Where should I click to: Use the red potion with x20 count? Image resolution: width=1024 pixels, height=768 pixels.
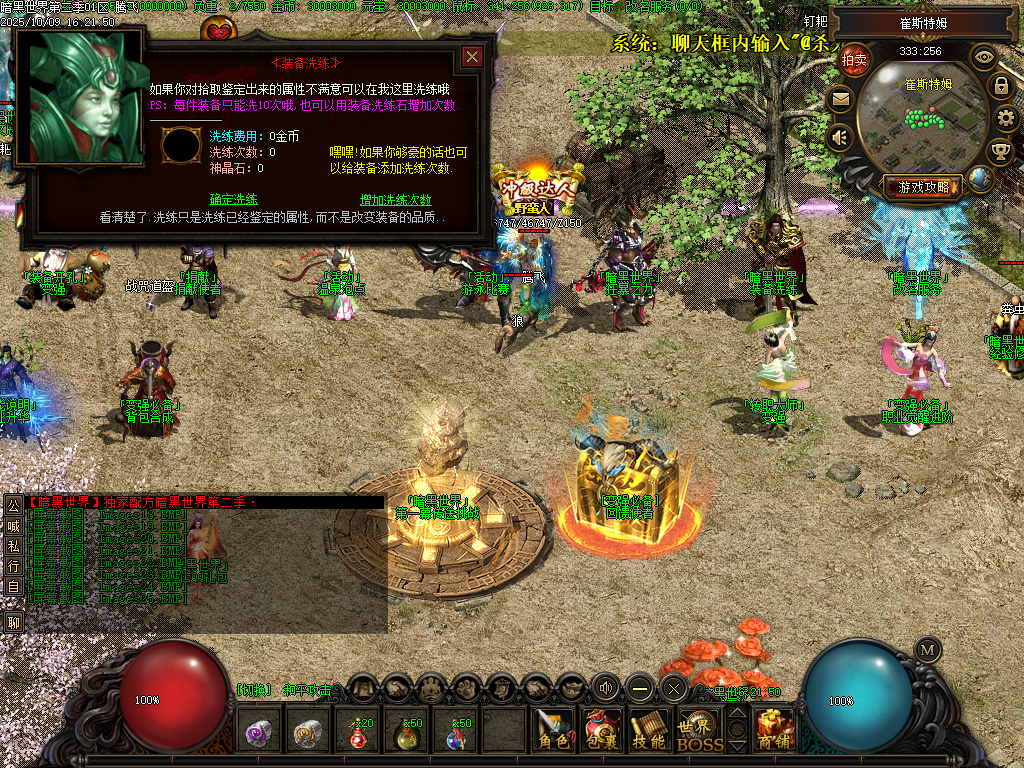pyautogui.click(x=359, y=733)
